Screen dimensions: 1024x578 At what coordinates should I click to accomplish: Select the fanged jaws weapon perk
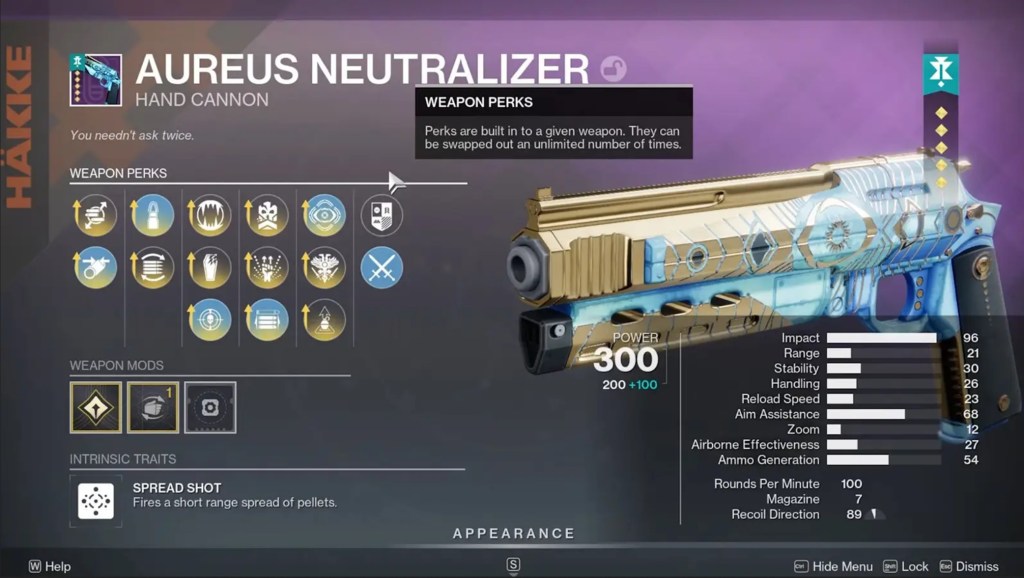[210, 215]
